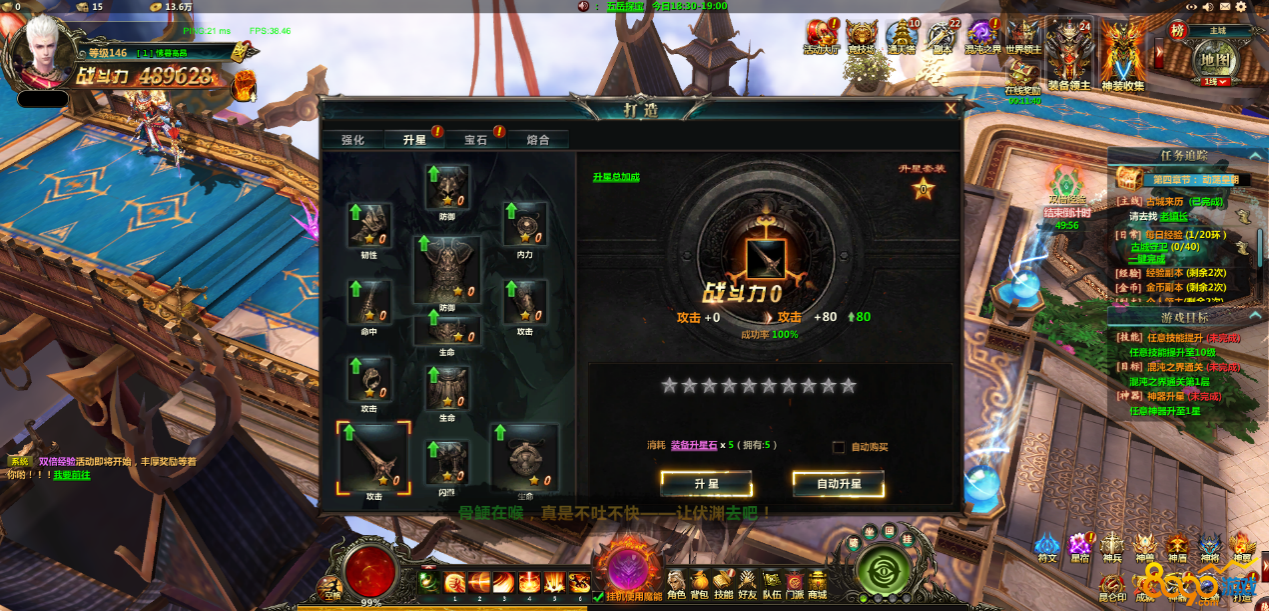Select the 内力 amulet equipment slot
This screenshot has height=611, width=1269.
524,225
